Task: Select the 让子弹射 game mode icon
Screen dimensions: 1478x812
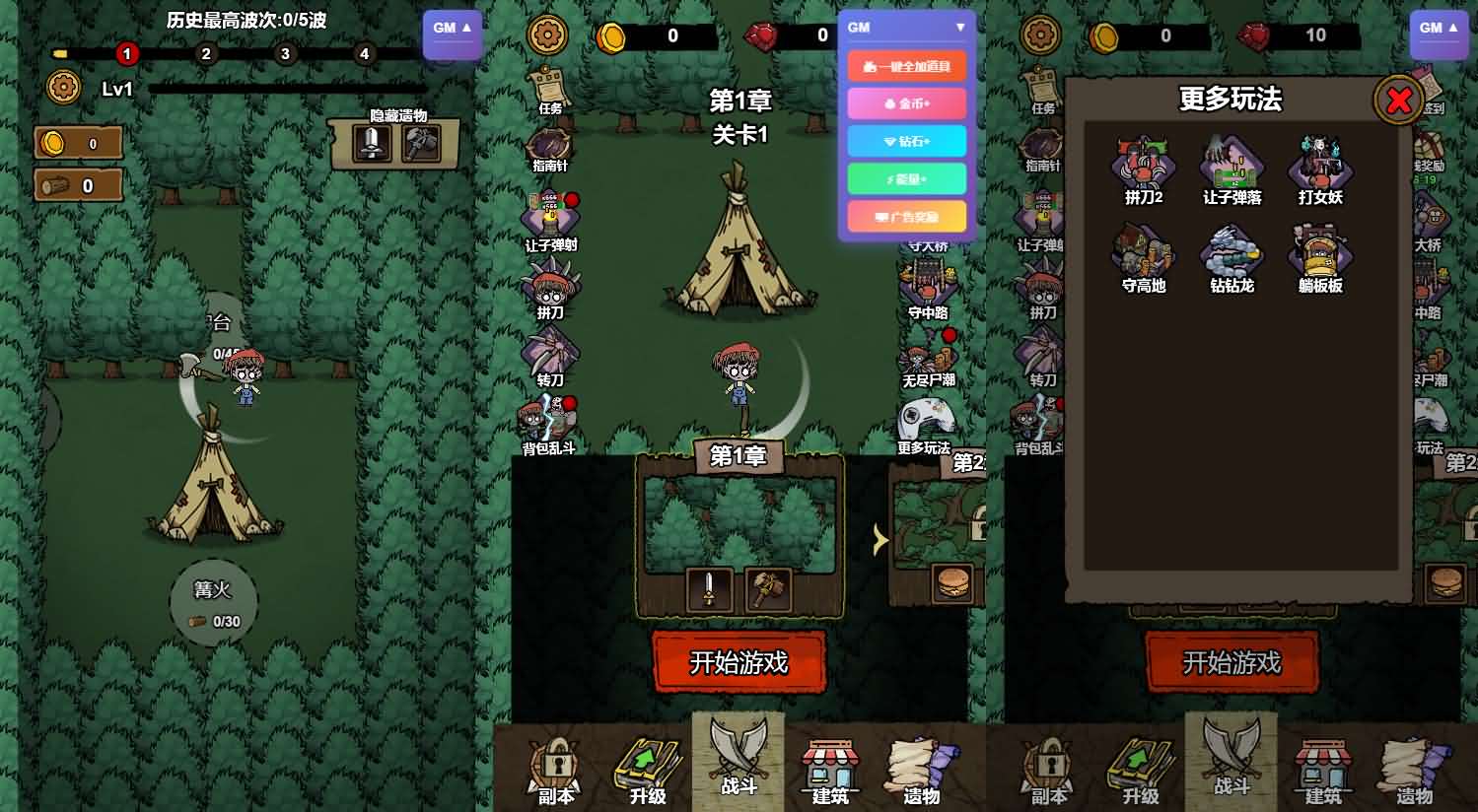Action: (x=548, y=212)
